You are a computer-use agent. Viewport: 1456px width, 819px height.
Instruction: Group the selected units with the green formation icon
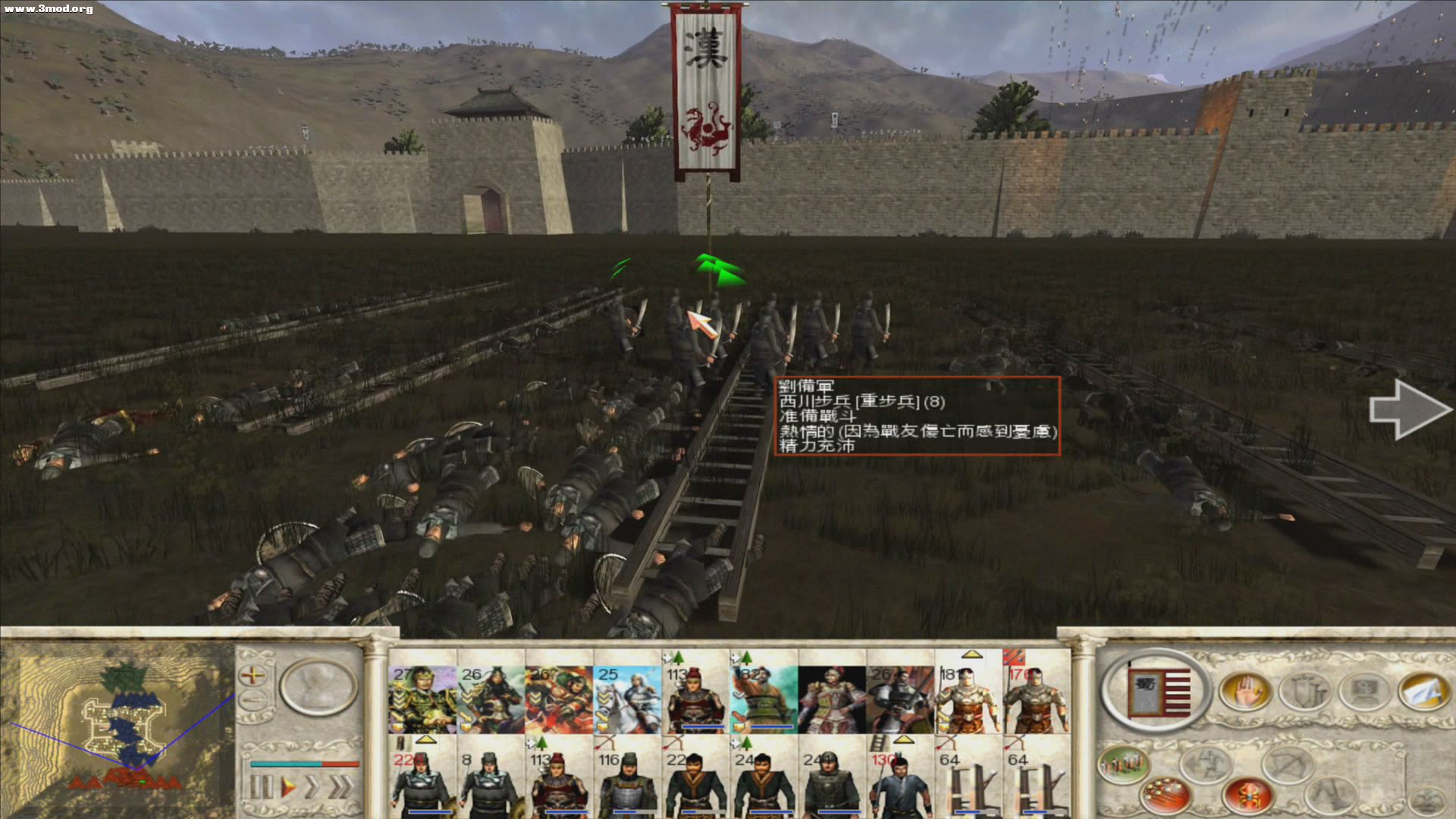coord(1123,764)
